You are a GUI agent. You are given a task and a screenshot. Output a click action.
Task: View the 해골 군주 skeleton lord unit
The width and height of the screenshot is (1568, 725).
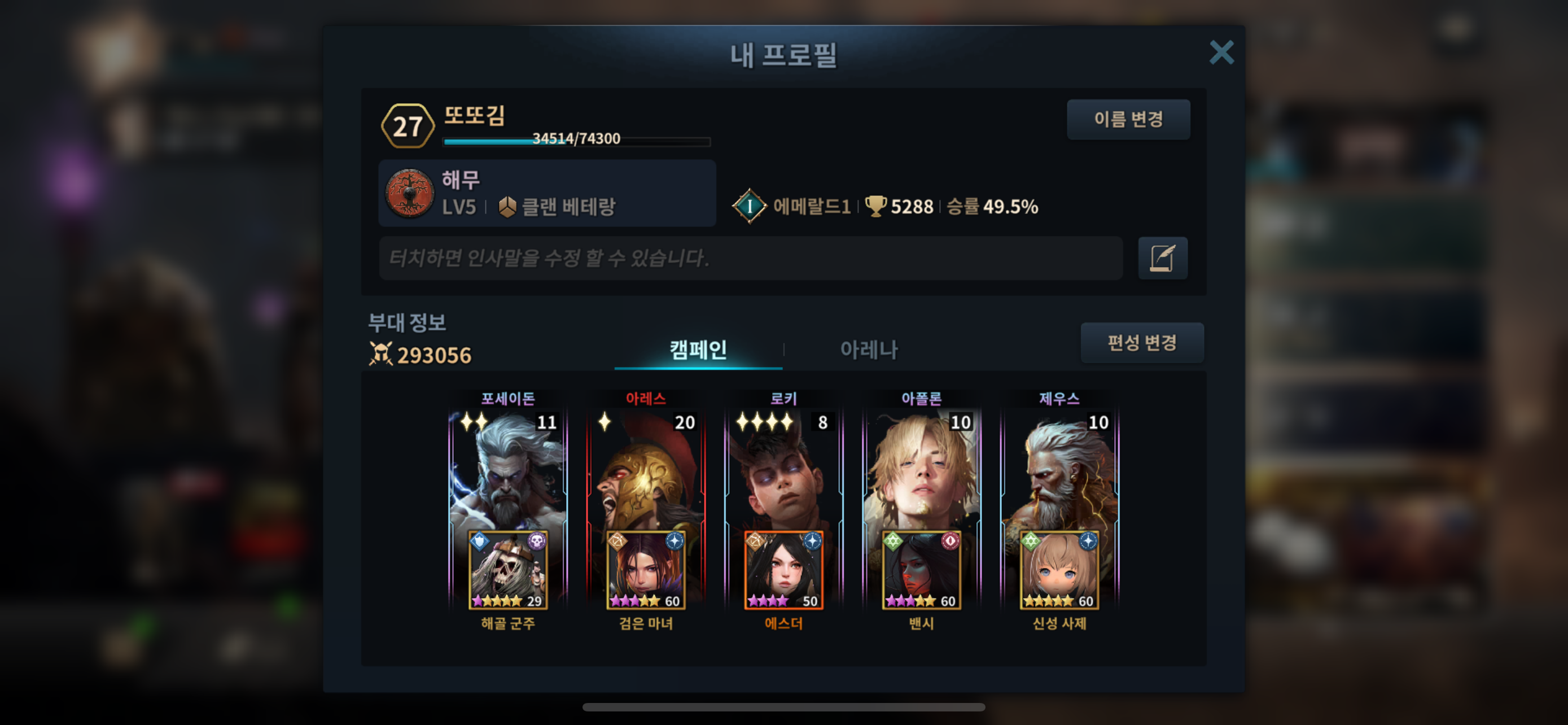[507, 570]
